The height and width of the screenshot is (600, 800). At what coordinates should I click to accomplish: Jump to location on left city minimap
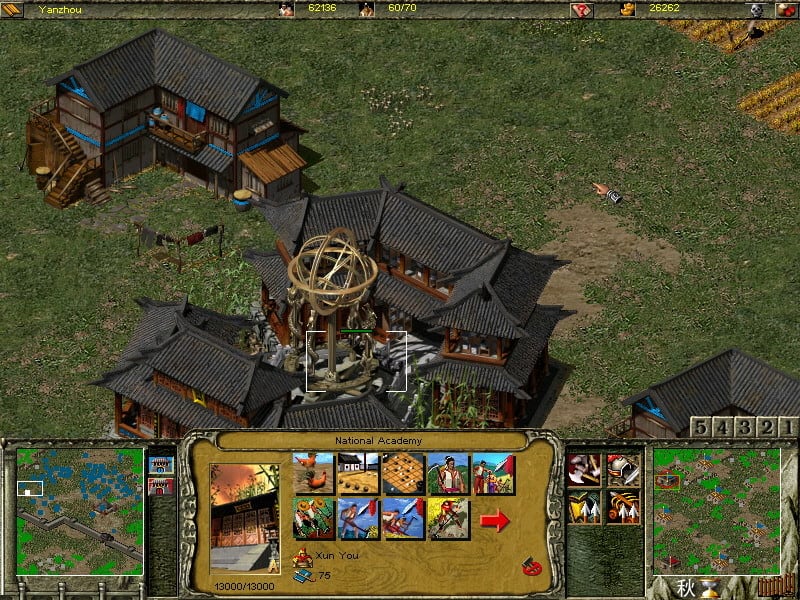(x=80, y=512)
